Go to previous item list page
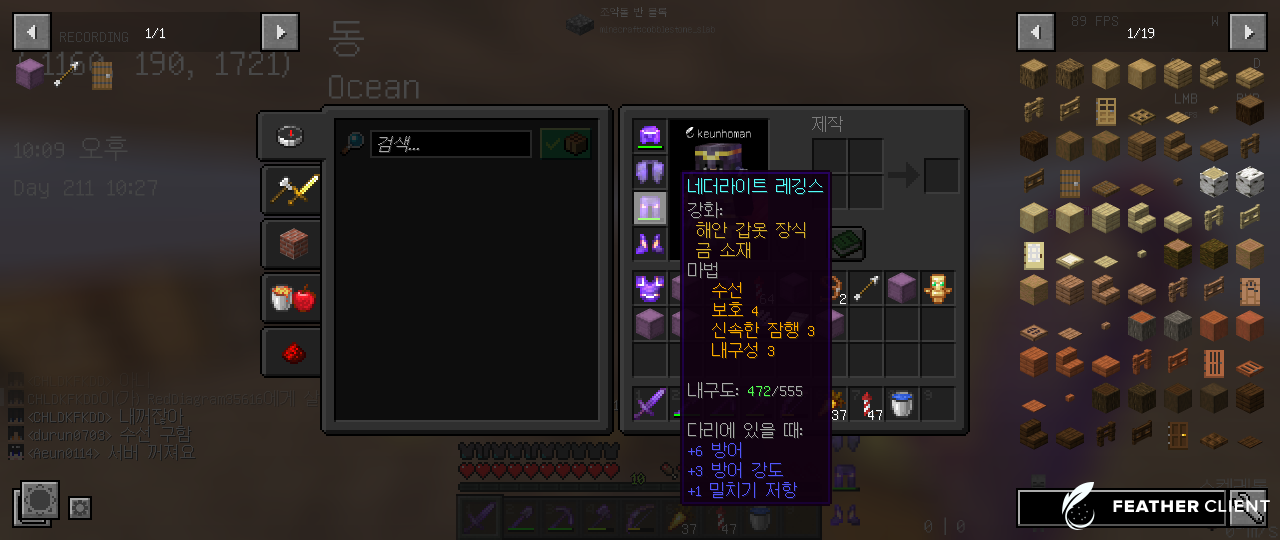 1035,32
